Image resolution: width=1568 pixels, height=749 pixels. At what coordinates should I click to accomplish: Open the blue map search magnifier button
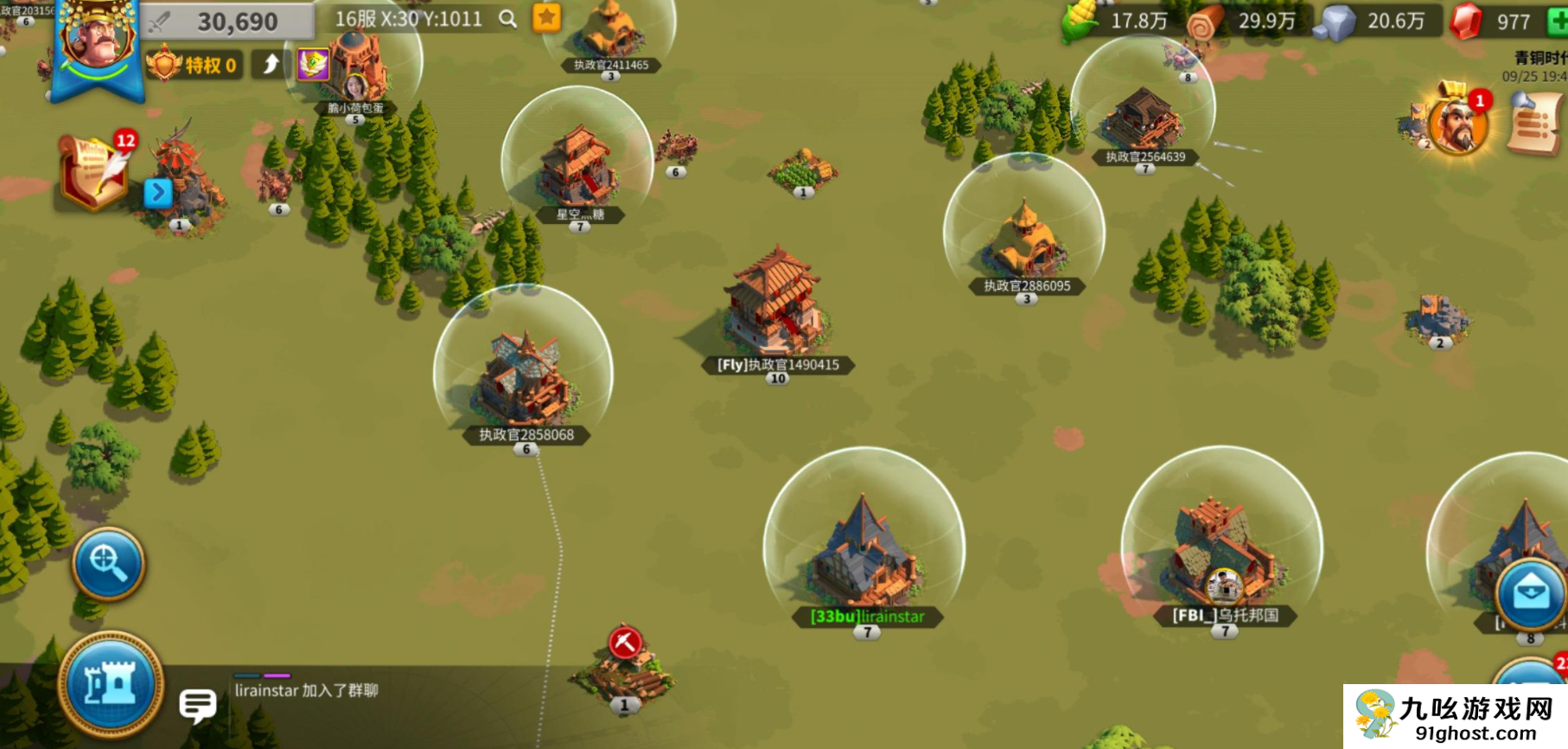tap(108, 563)
